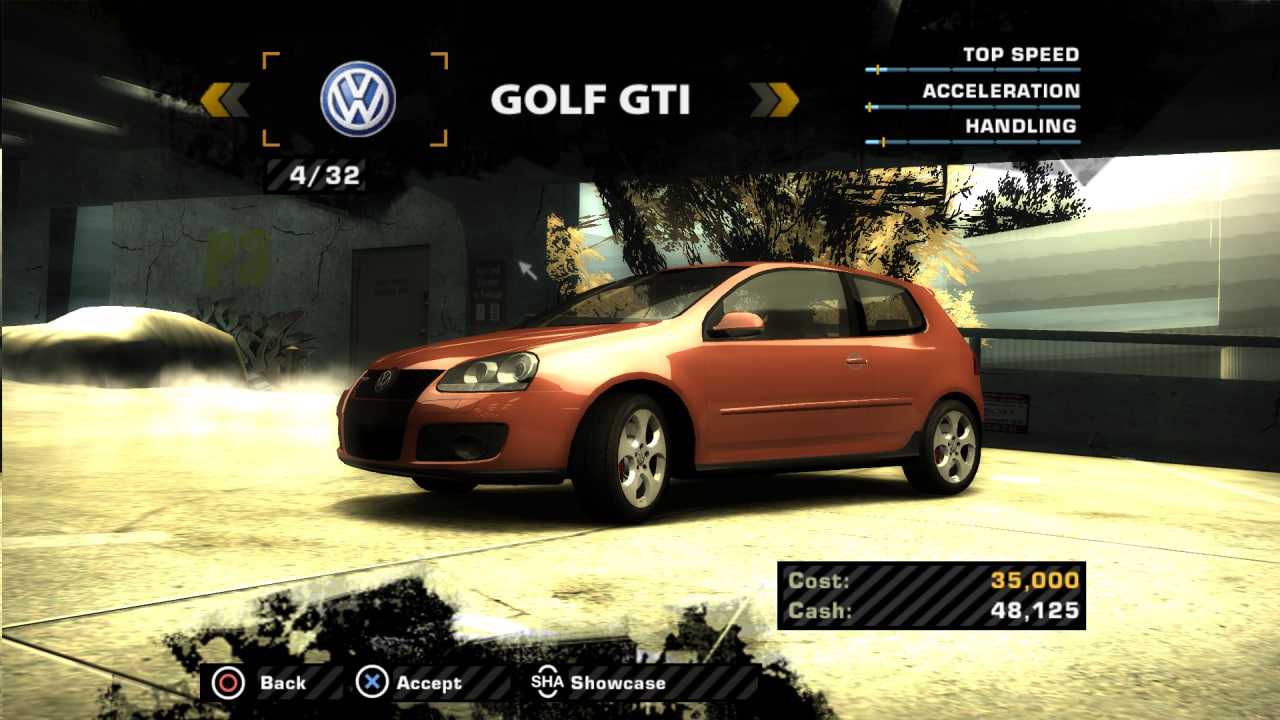
Task: Advance to the next car with right arrow
Action: pos(775,100)
